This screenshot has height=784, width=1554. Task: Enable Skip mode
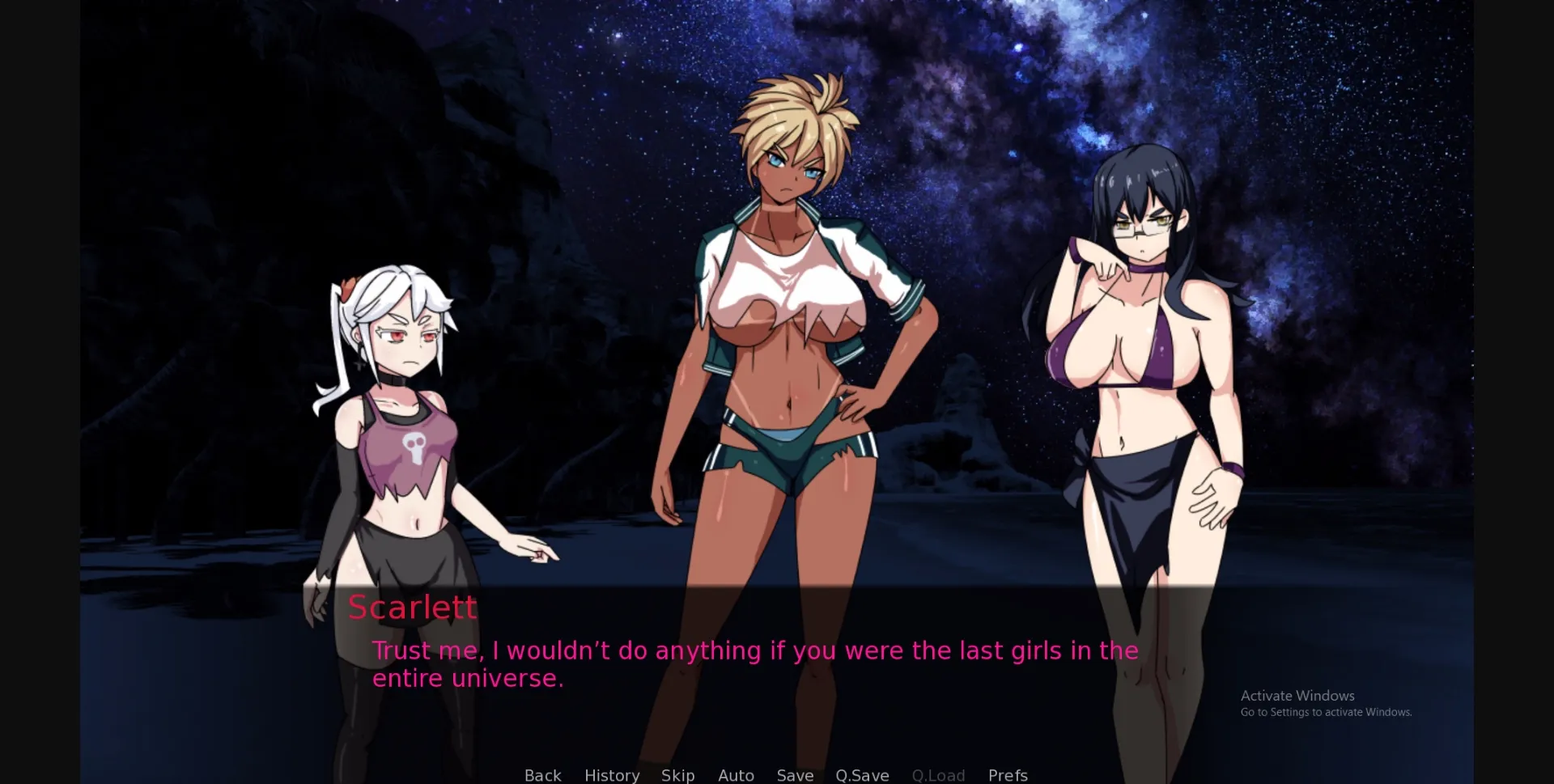[678, 775]
